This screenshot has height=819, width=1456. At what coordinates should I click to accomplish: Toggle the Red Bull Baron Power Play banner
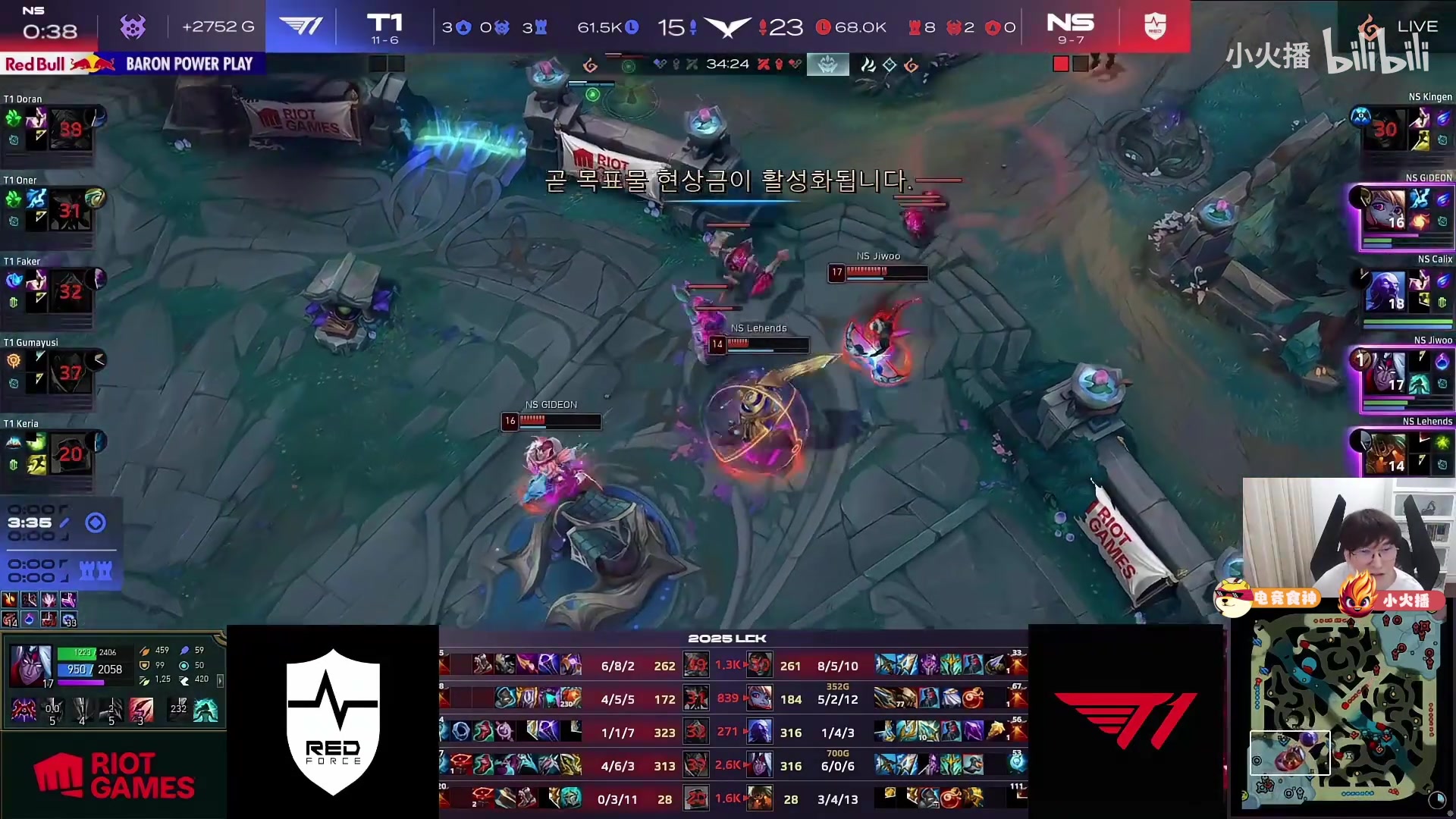coord(133,64)
